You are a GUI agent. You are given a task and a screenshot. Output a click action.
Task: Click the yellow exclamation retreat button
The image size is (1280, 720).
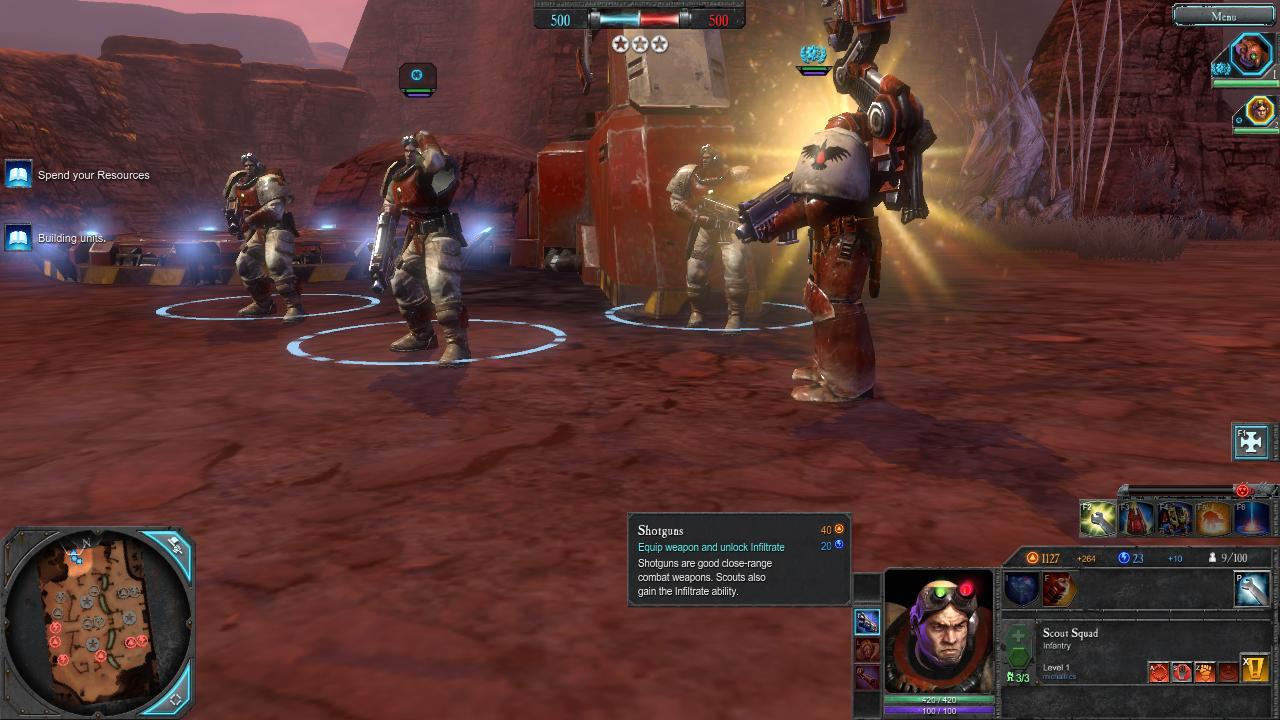click(1254, 668)
